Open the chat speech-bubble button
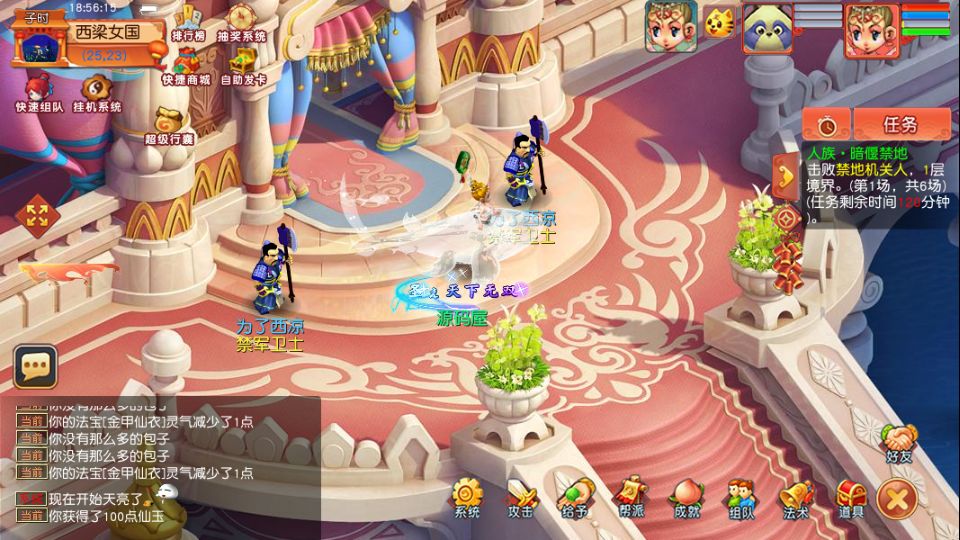This screenshot has width=960, height=540. click(36, 368)
